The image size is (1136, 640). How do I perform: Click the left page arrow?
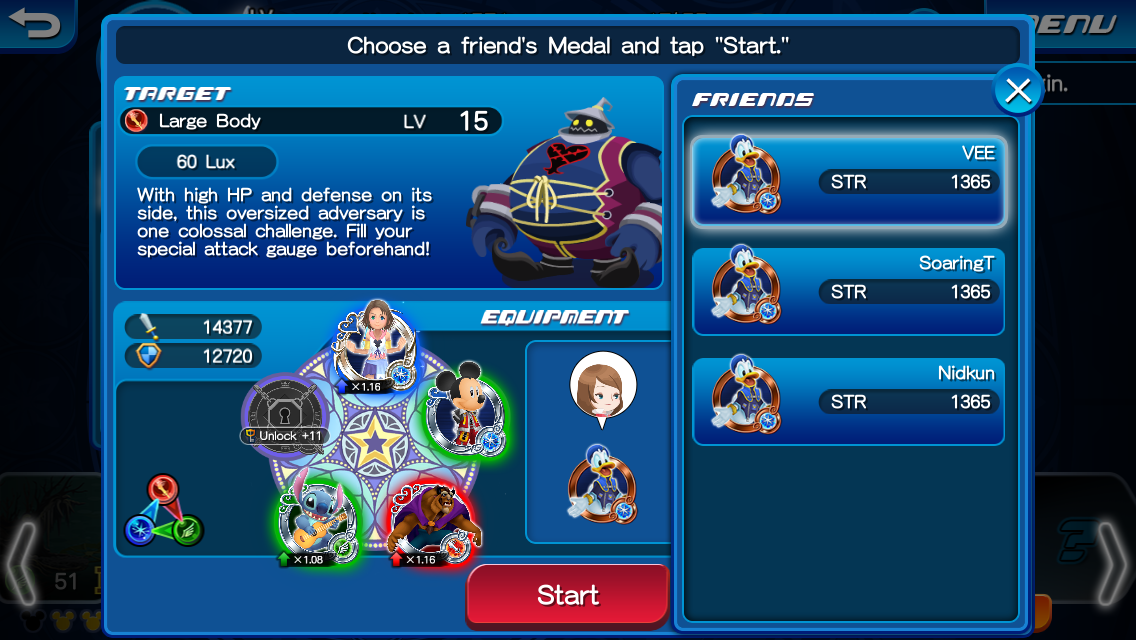(22, 562)
